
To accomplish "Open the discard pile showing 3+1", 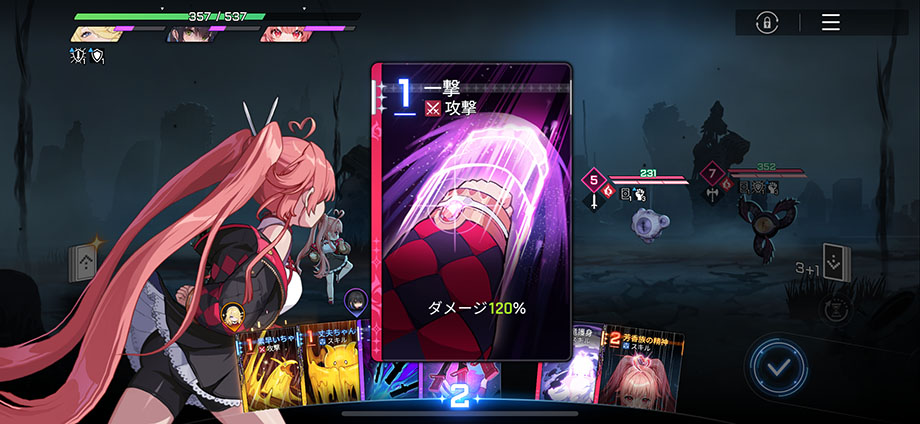I will click(x=835, y=262).
